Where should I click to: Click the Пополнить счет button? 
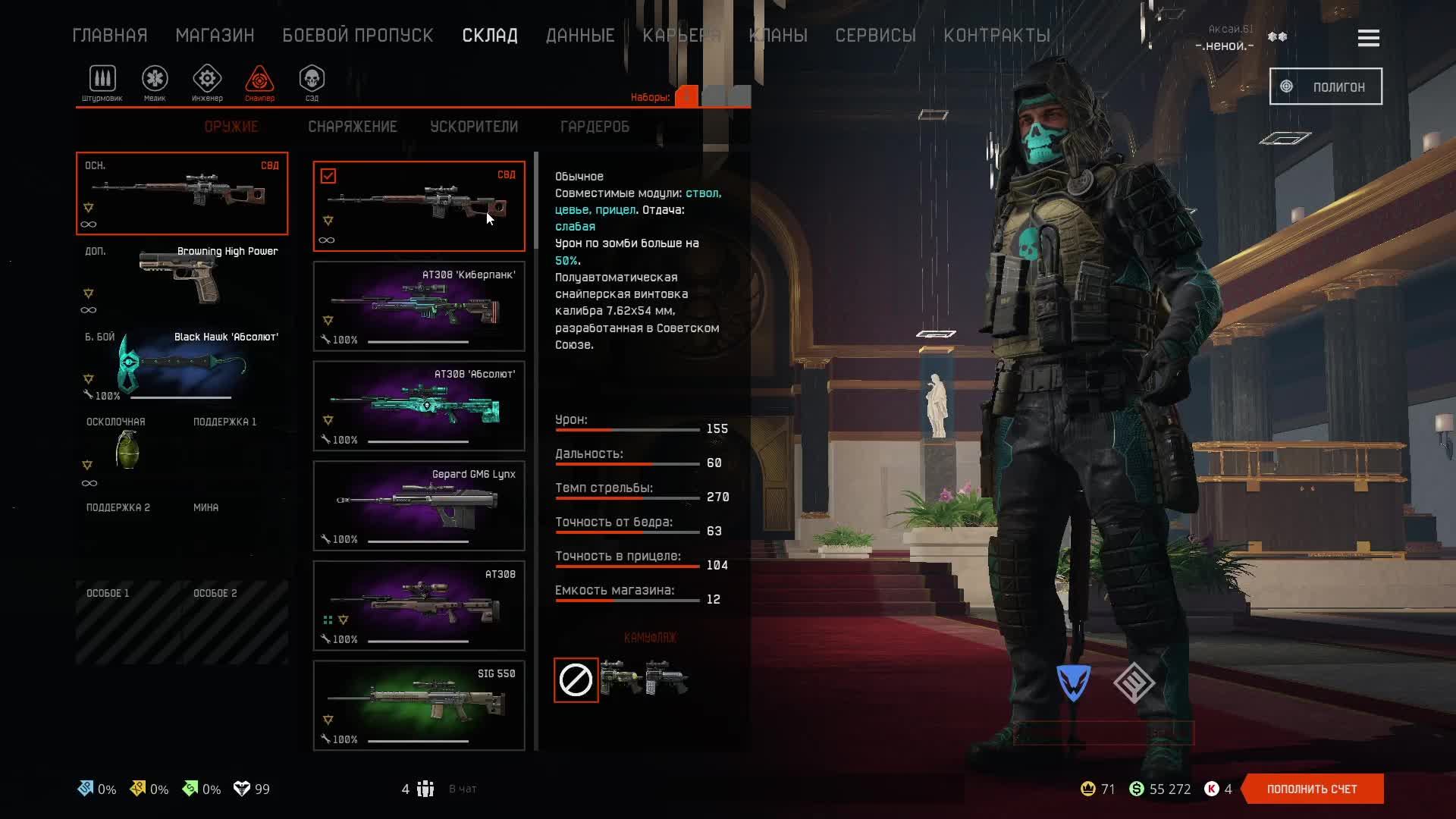(x=1312, y=789)
